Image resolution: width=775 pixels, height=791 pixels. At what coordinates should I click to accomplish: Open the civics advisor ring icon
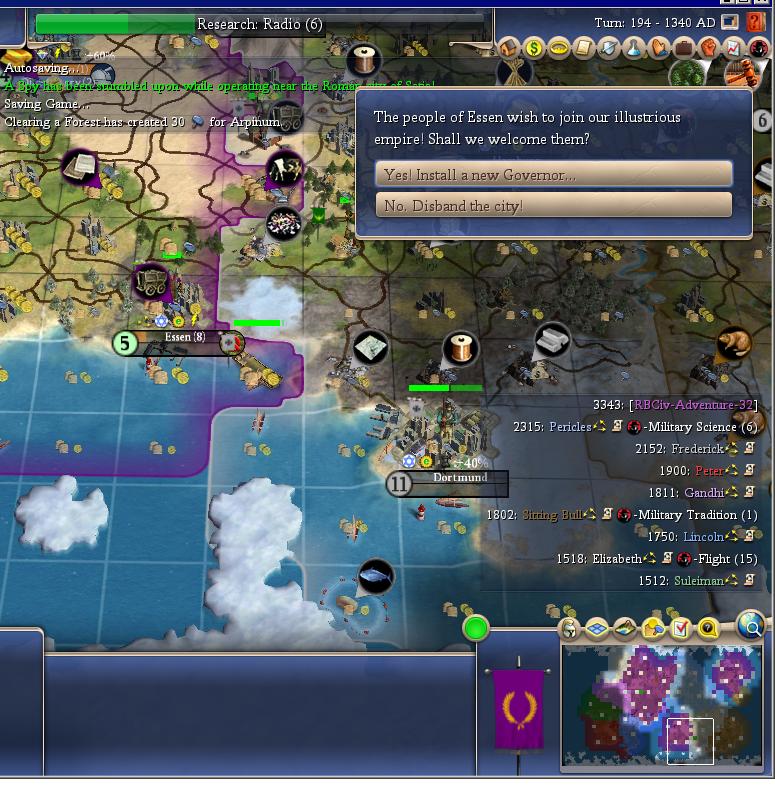click(559, 48)
